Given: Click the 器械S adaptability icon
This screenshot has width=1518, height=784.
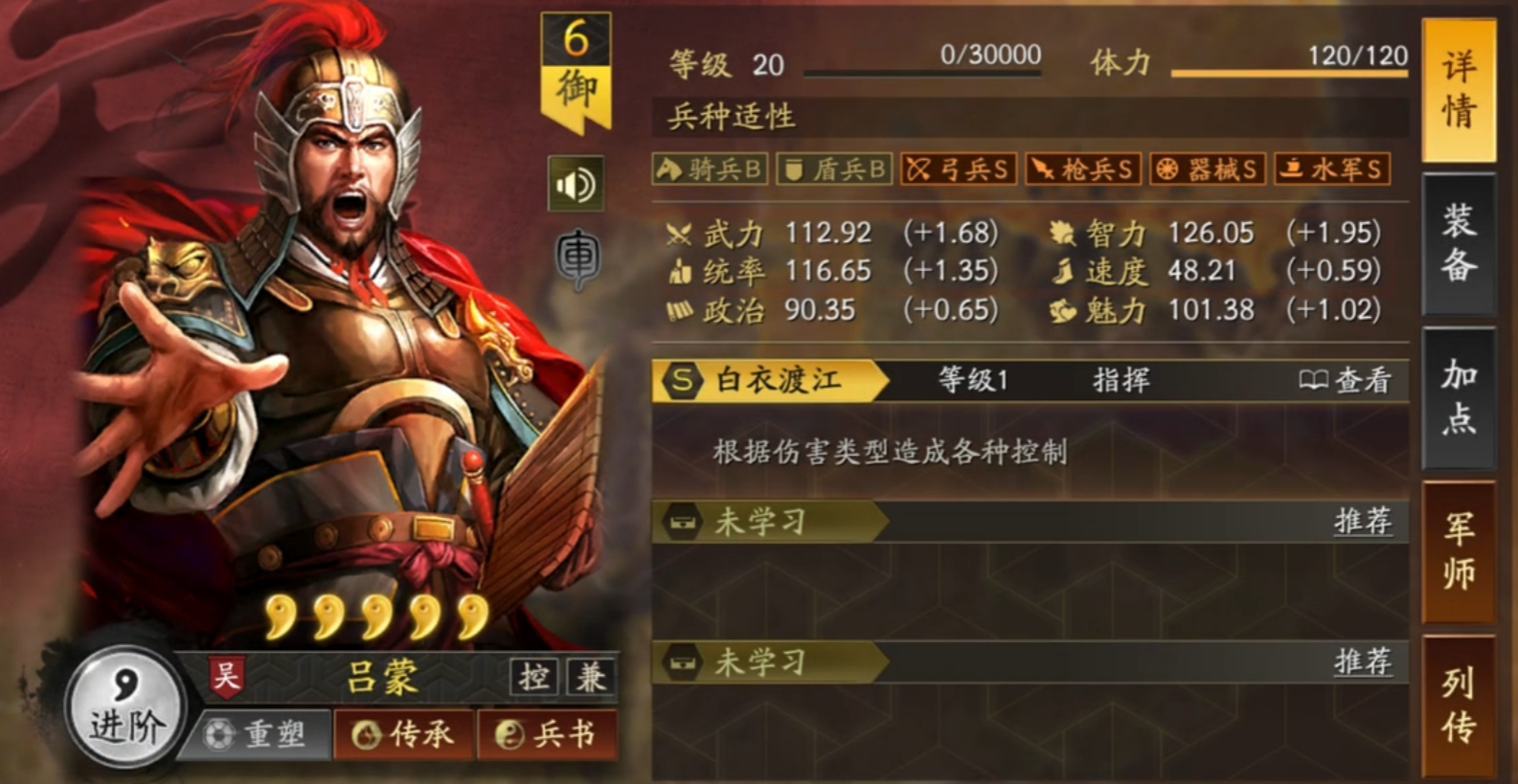Looking at the screenshot, I should tap(1209, 168).
